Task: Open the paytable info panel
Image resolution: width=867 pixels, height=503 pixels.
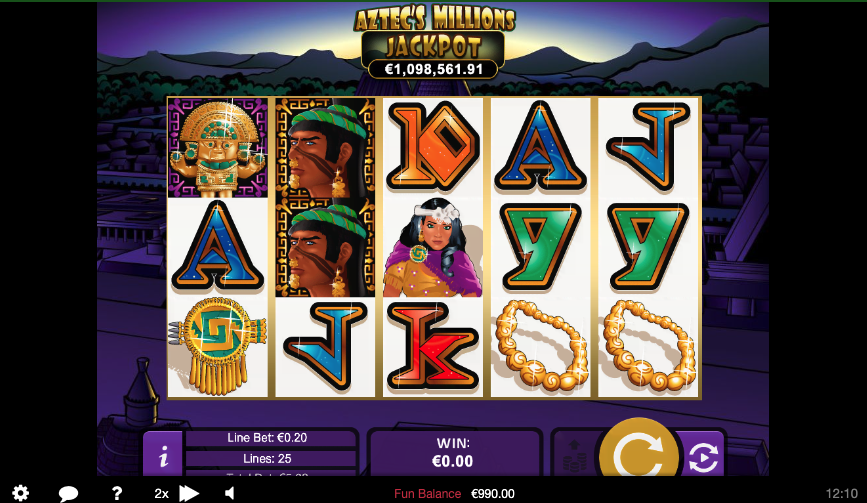Action: [x=163, y=455]
